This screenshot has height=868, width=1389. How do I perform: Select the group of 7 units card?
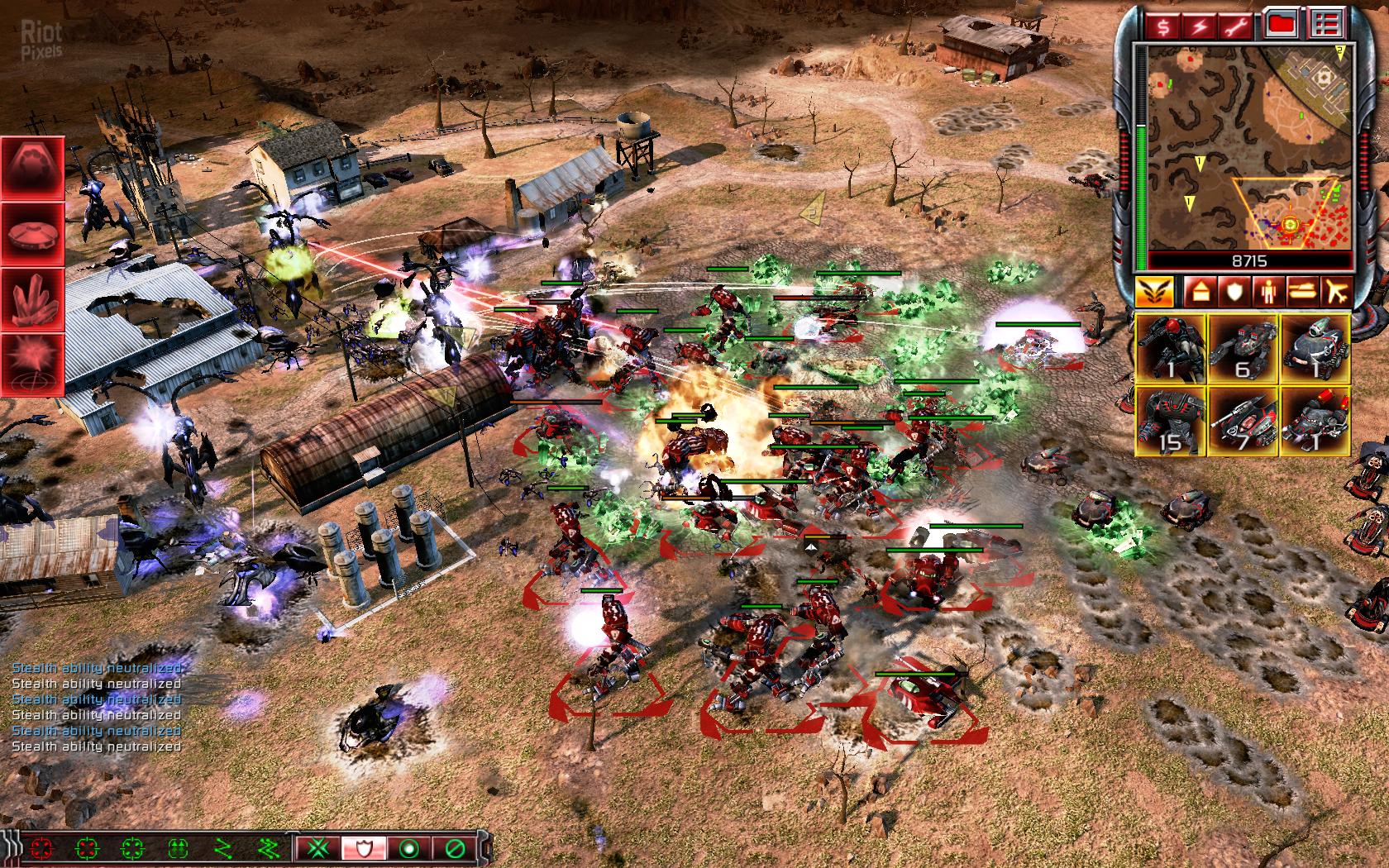click(x=1243, y=422)
